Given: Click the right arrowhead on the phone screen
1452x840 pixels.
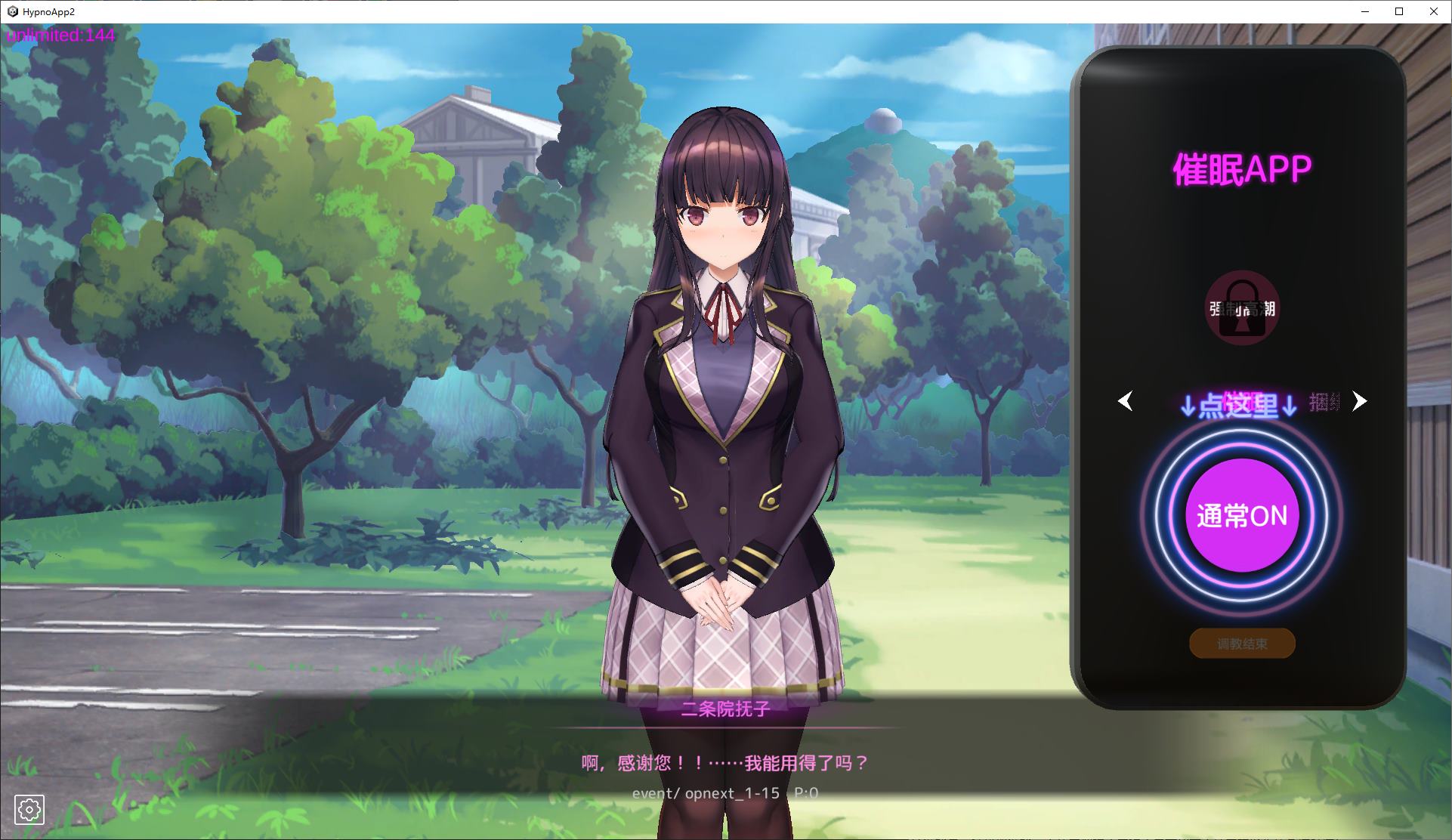Looking at the screenshot, I should (1360, 402).
